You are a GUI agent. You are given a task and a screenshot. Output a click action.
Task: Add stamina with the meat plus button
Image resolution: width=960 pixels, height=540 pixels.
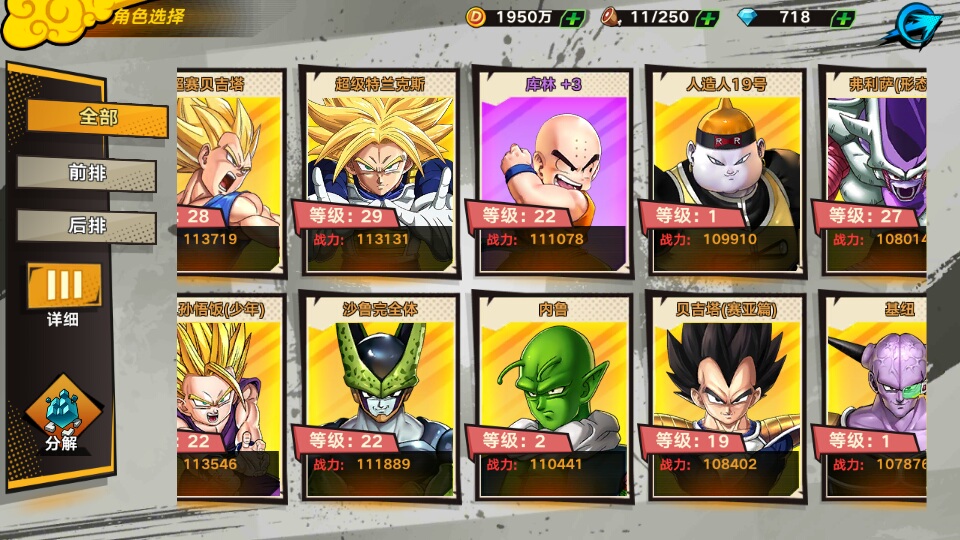pyautogui.click(x=707, y=18)
